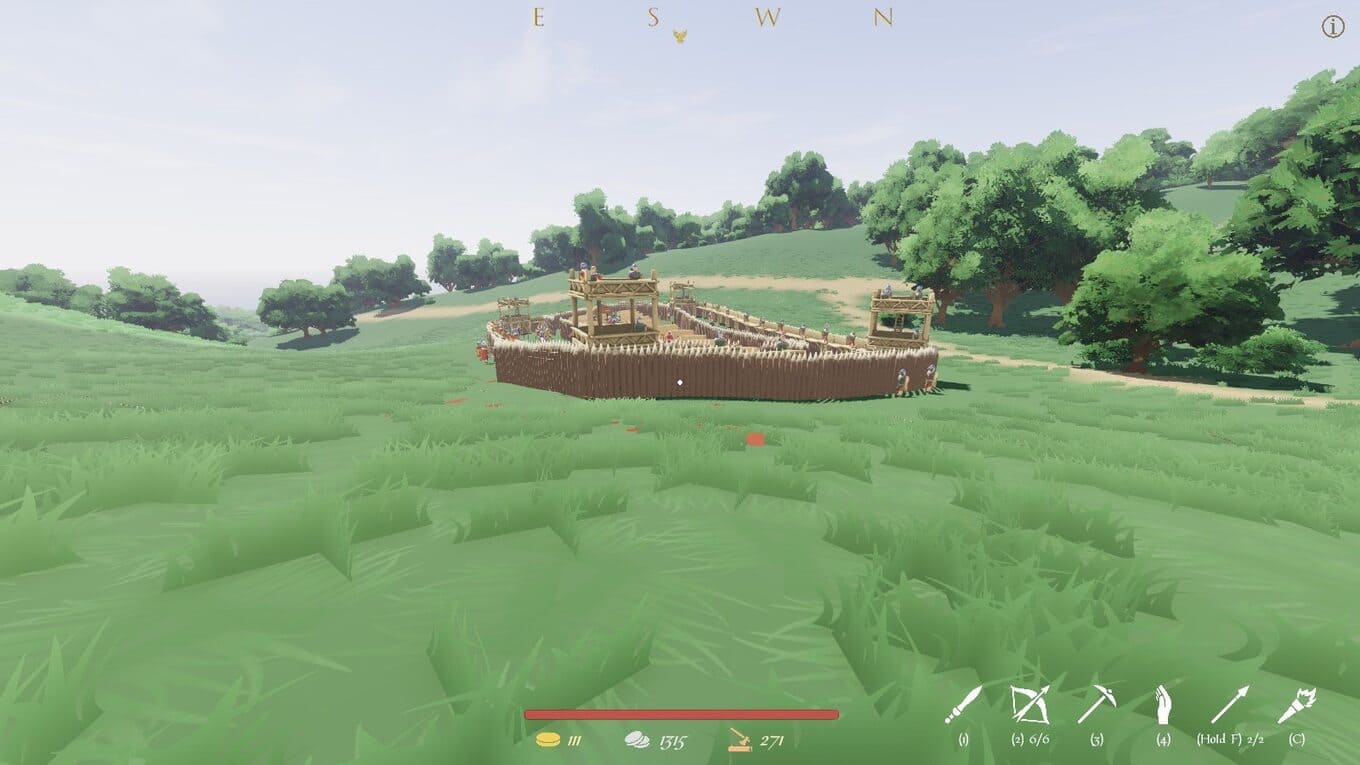The width and height of the screenshot is (1360, 765).
Task: Activate the torch icon
Action: pos(1296,704)
